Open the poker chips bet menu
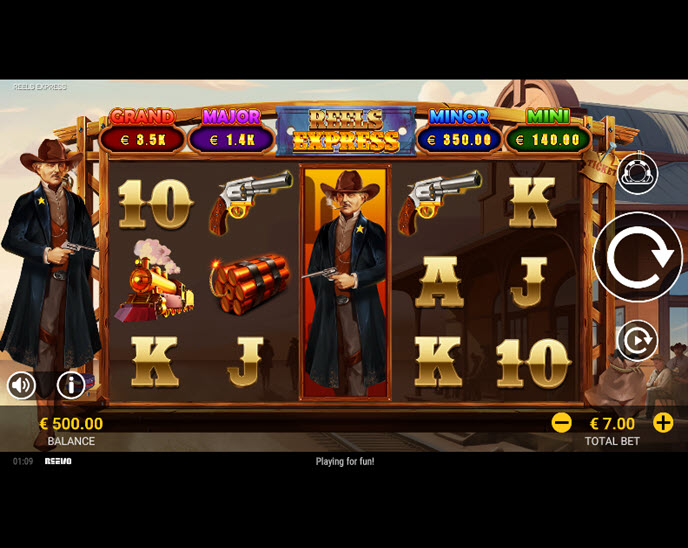This screenshot has height=548, width=688. click(637, 174)
